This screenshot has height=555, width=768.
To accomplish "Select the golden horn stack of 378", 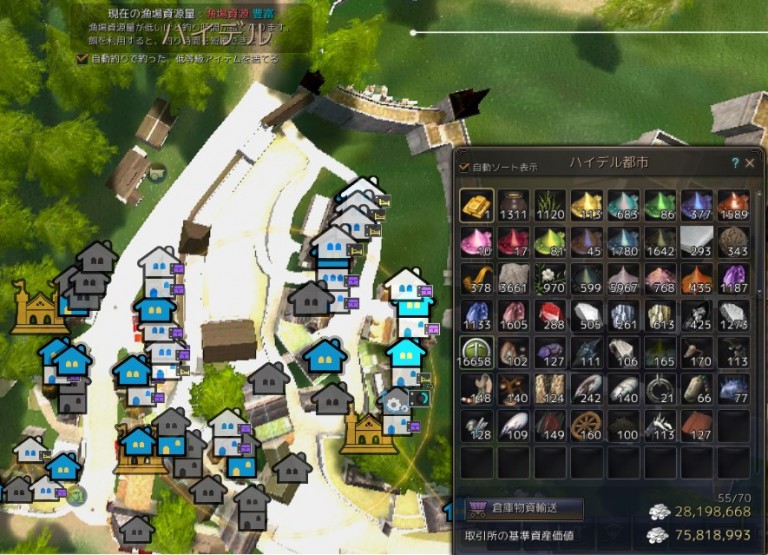I will (x=476, y=279).
